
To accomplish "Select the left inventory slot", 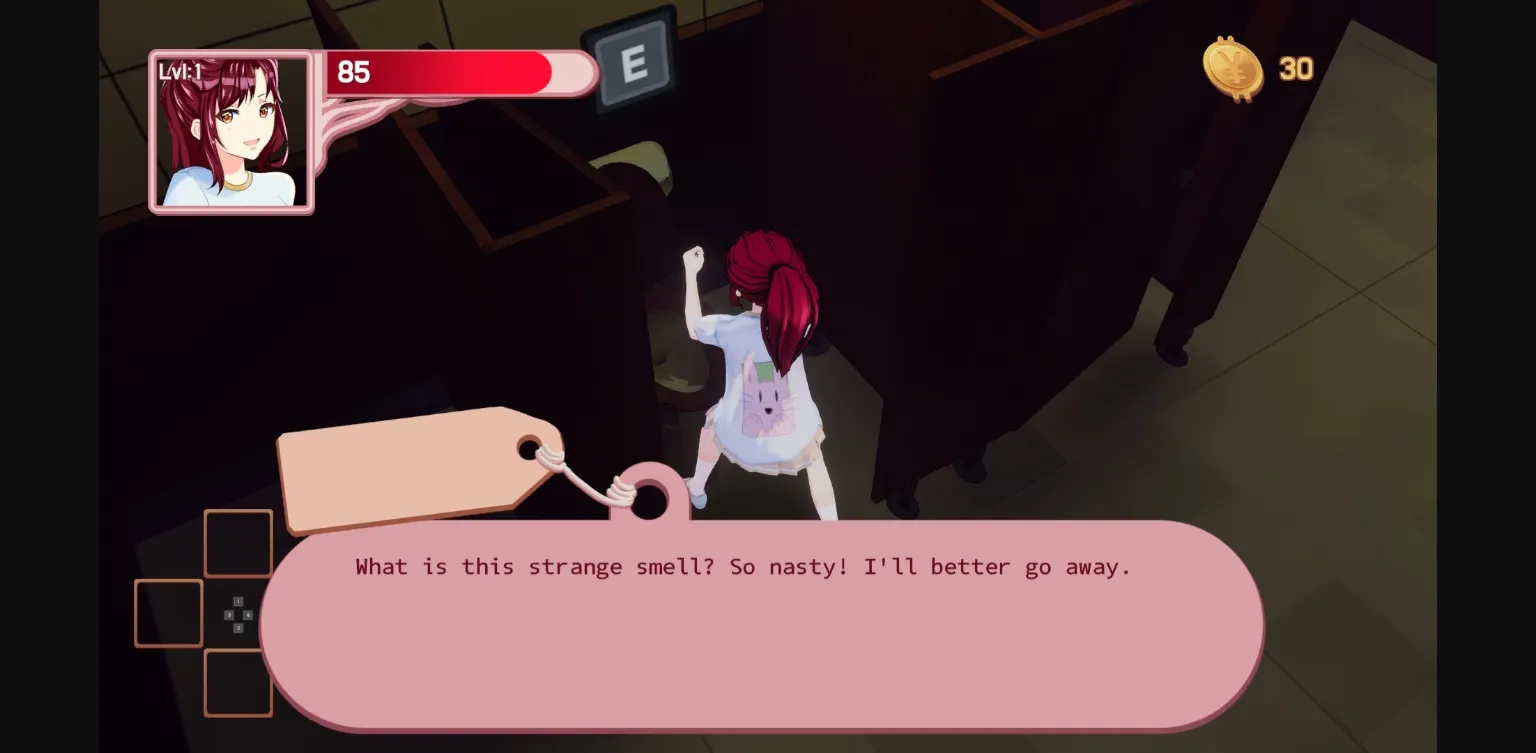I will pos(169,613).
